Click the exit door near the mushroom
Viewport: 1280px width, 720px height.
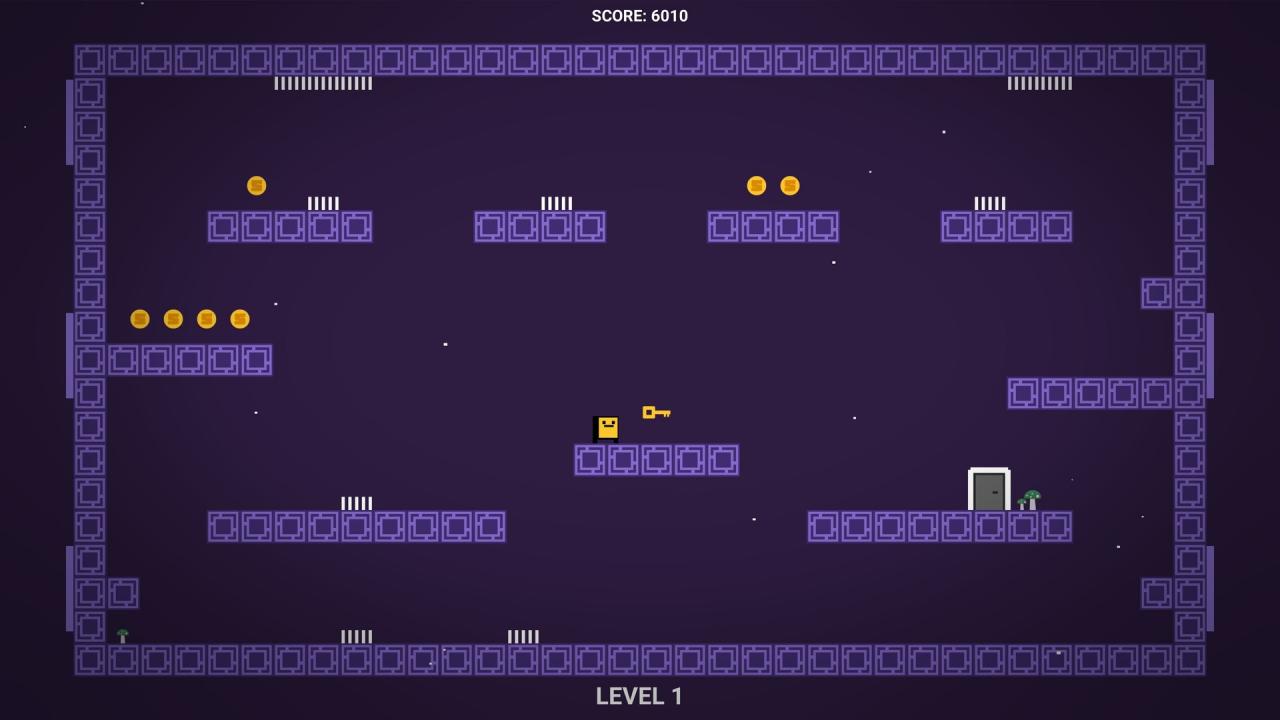tap(988, 489)
